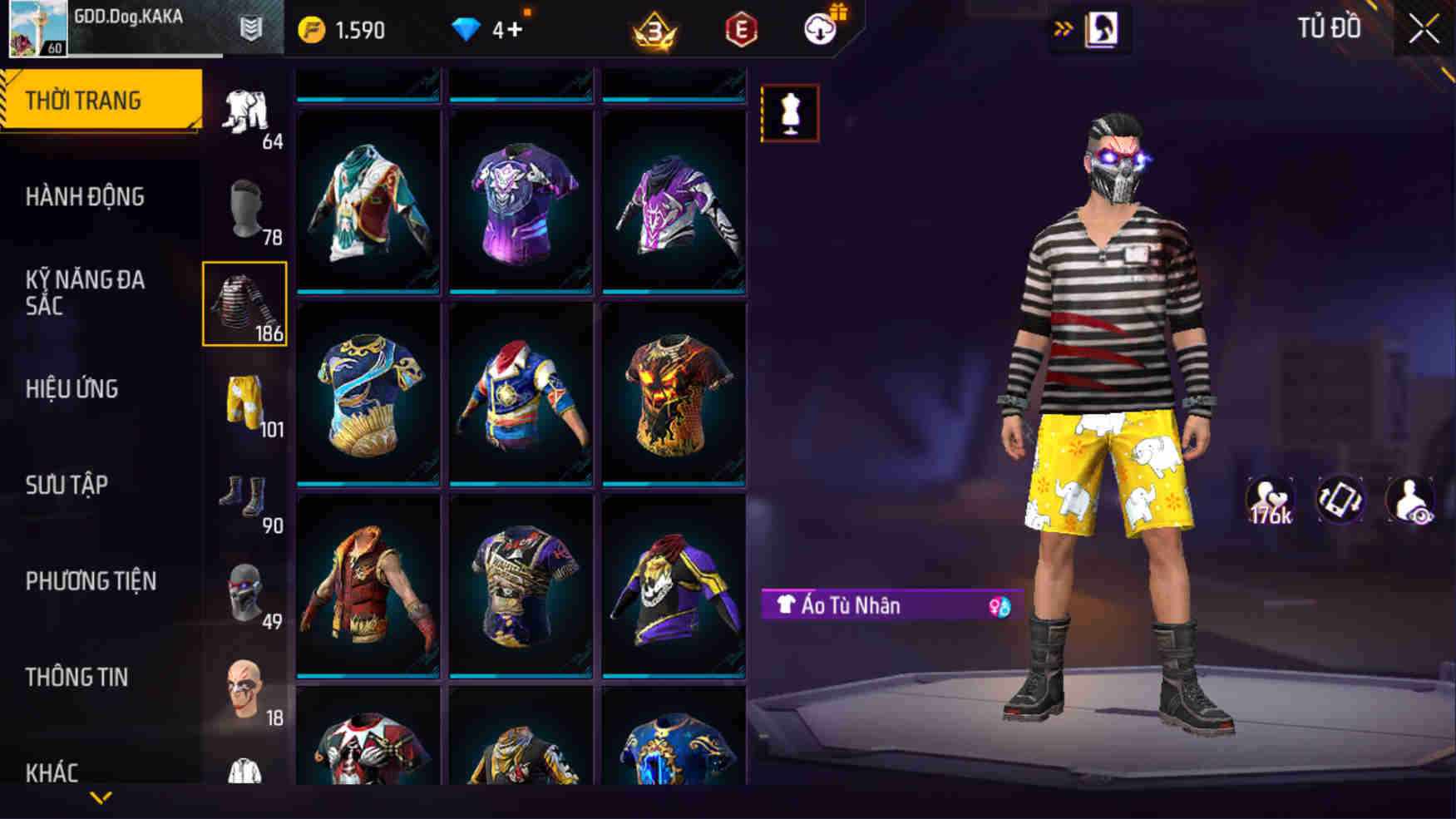Collapse the panel using the double chevron arrows
Screen dimensions: 1456x819
(x=1064, y=26)
